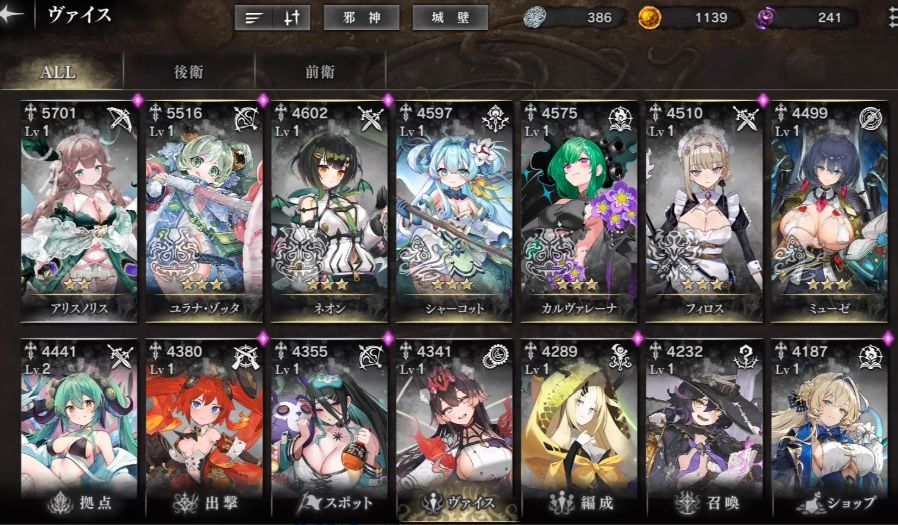898x525 pixels.
Task: Open the list view filter button
Action: (253, 18)
